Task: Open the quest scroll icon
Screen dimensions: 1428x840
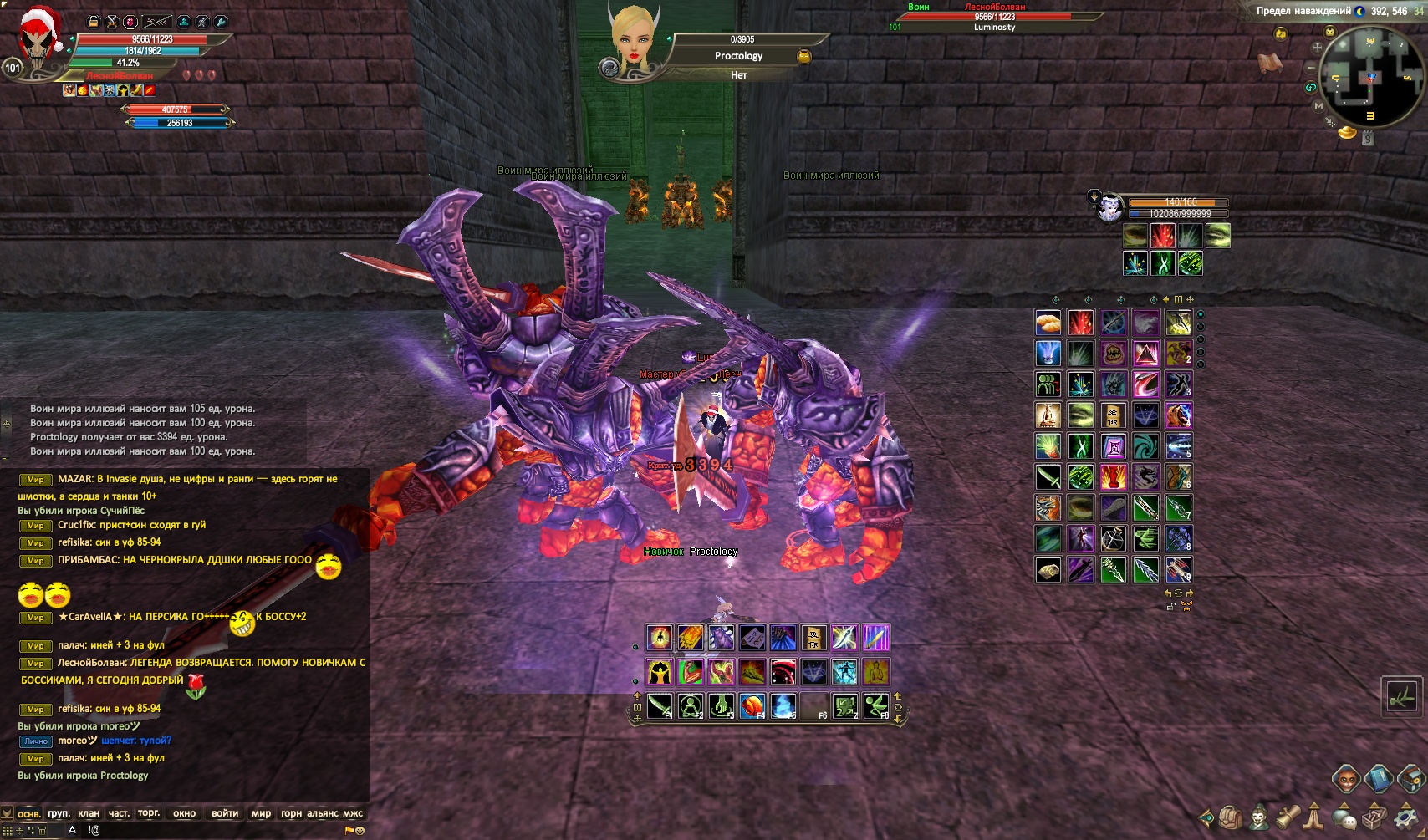Action: click(1288, 816)
